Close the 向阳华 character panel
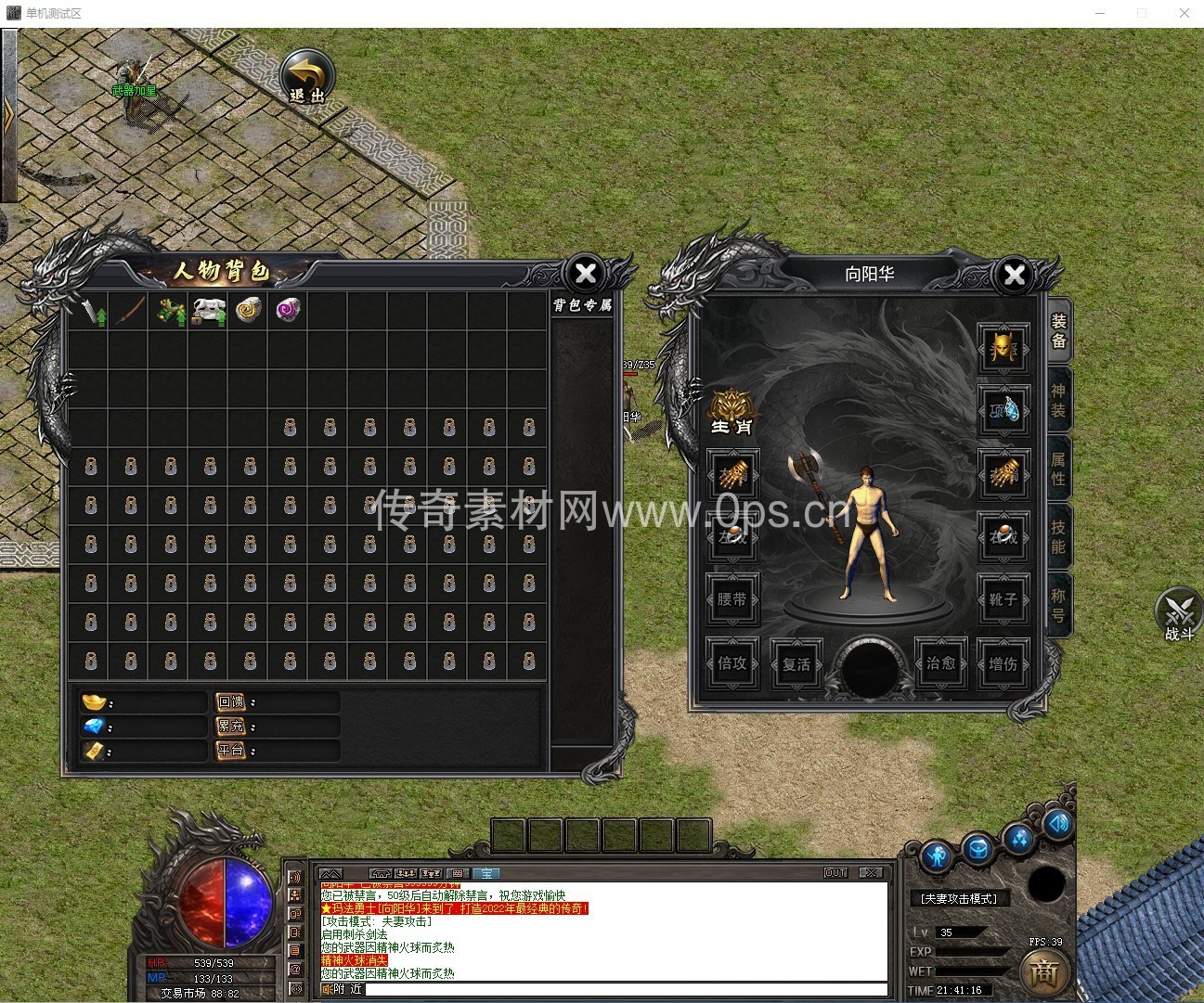Viewport: 1204px width, 1003px height. [1015, 275]
